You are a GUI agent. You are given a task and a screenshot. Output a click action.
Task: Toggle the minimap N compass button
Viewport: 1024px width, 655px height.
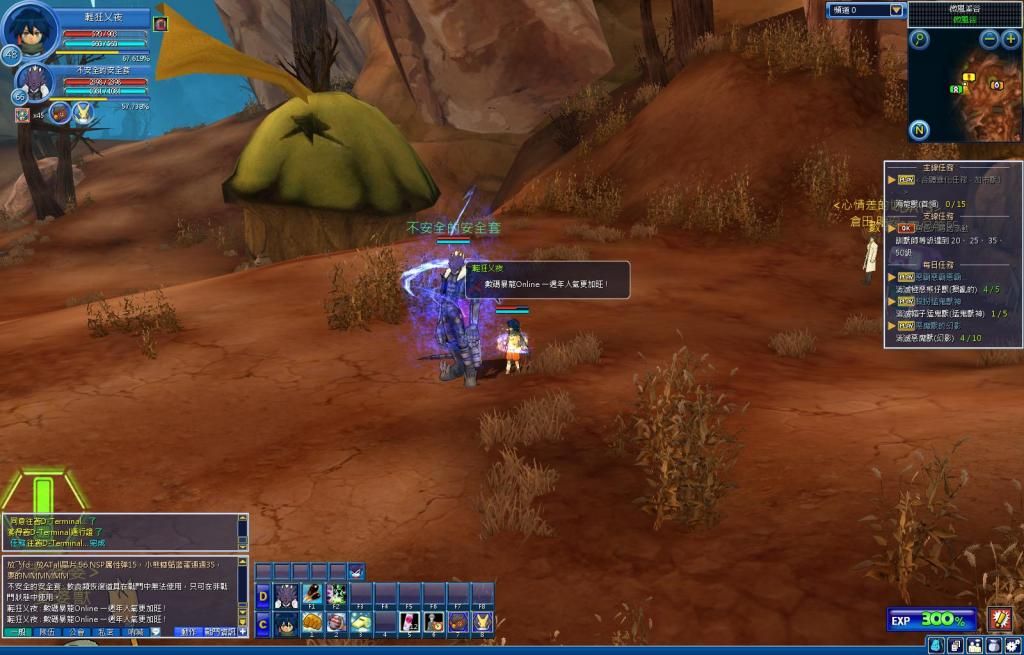click(919, 130)
